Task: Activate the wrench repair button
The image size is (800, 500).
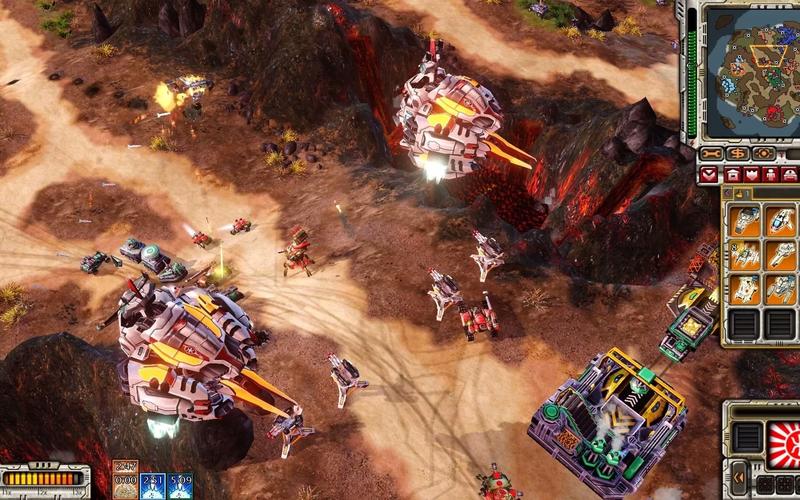Action: click(712, 154)
